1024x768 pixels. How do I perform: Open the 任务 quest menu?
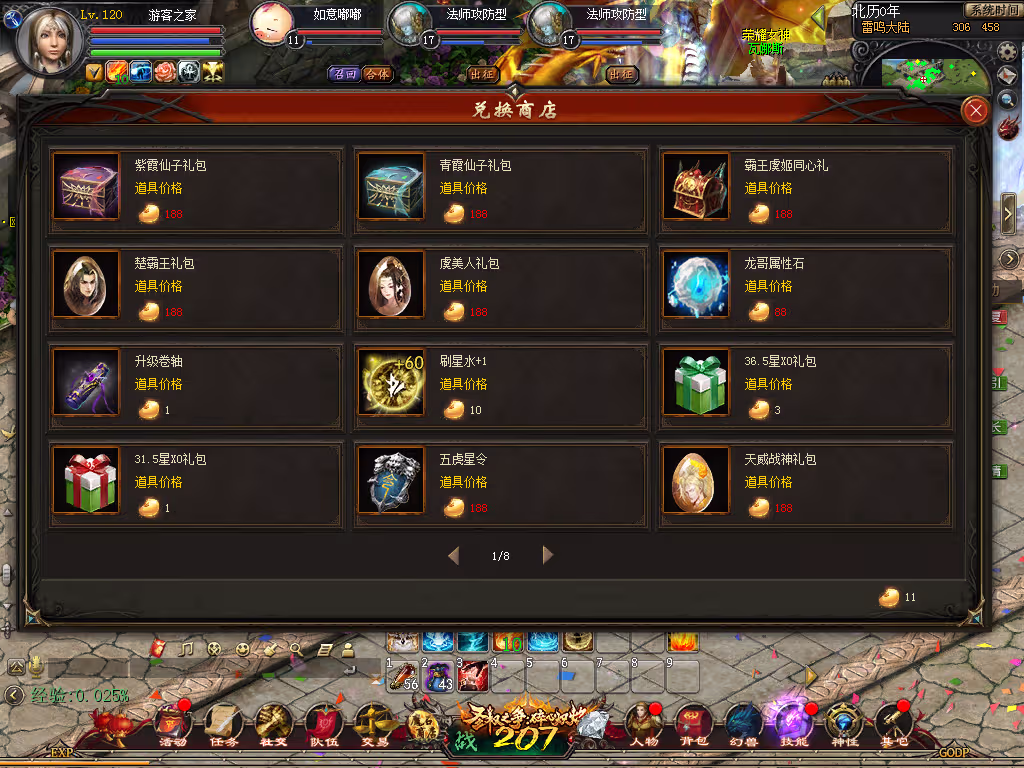click(x=222, y=725)
